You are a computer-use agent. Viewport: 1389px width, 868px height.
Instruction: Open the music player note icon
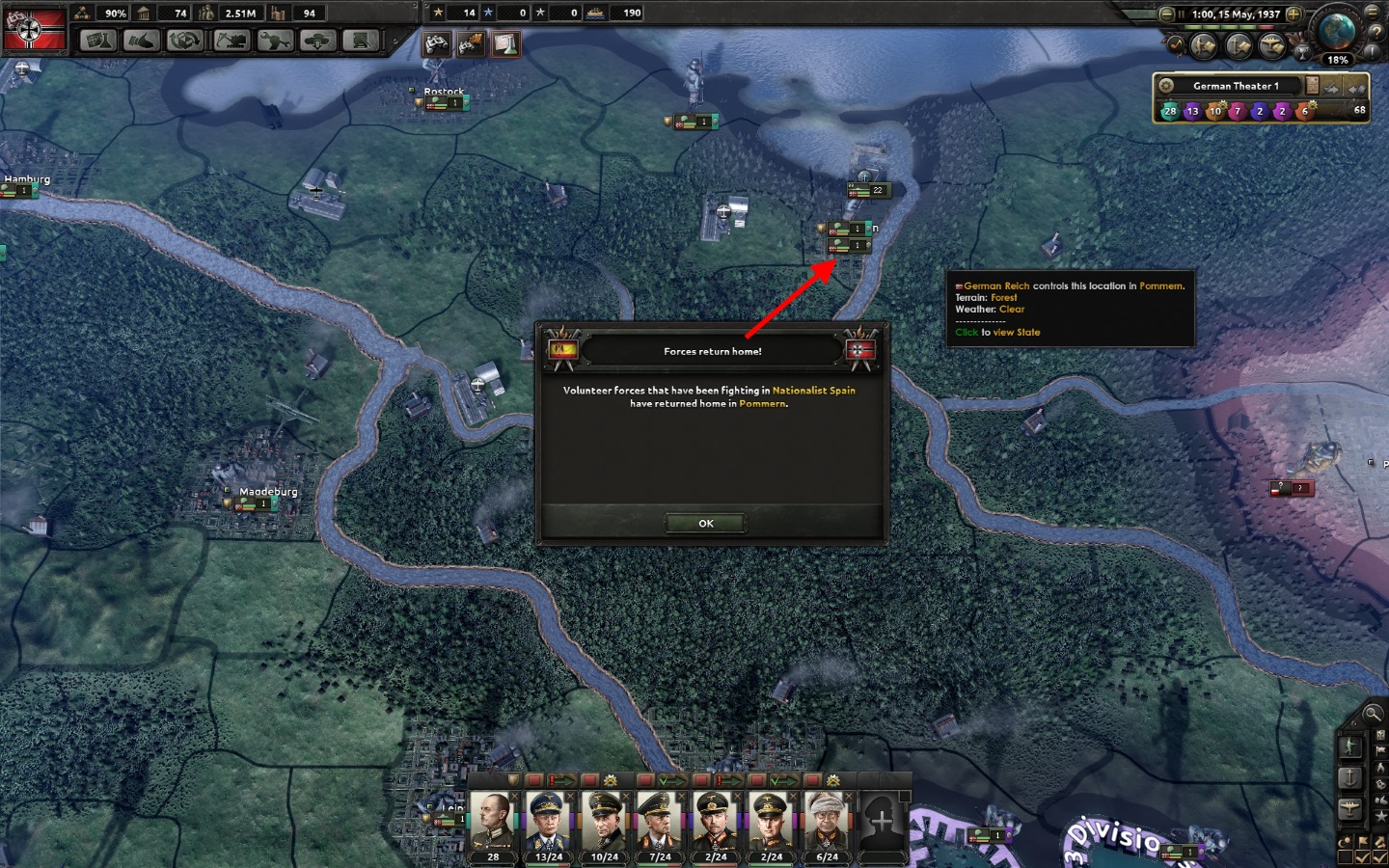point(1178,44)
